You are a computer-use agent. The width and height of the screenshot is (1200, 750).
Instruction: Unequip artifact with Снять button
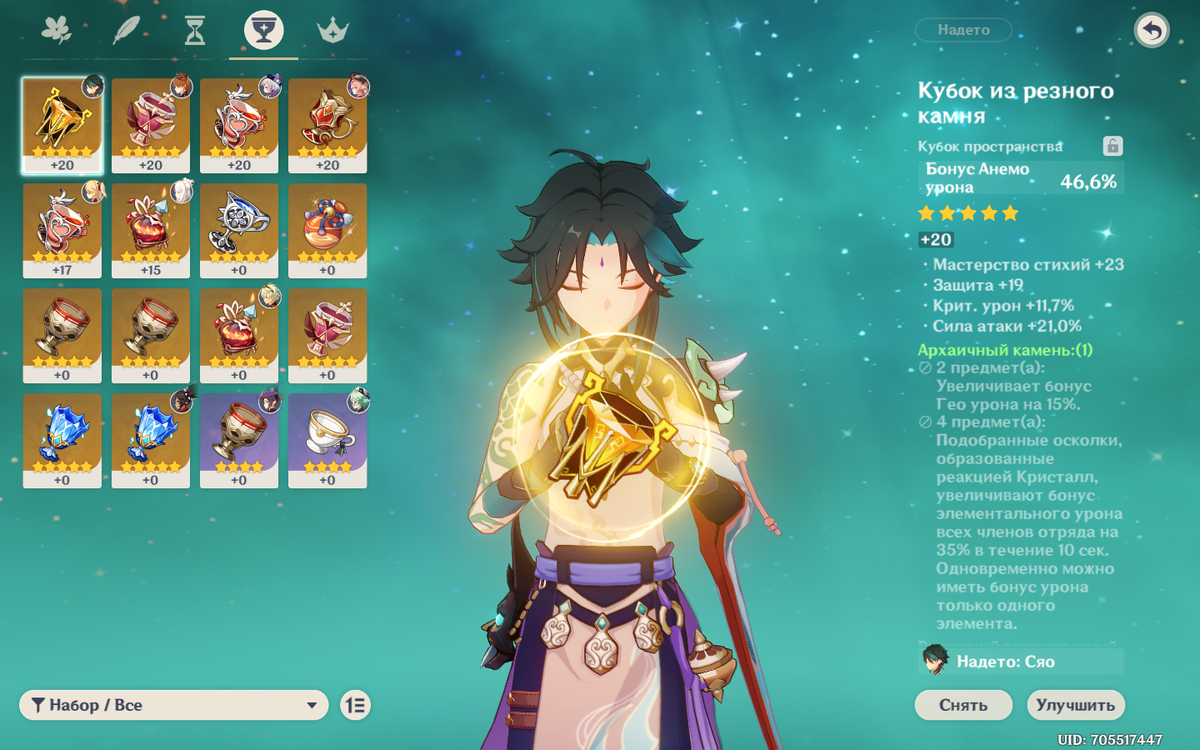click(963, 705)
